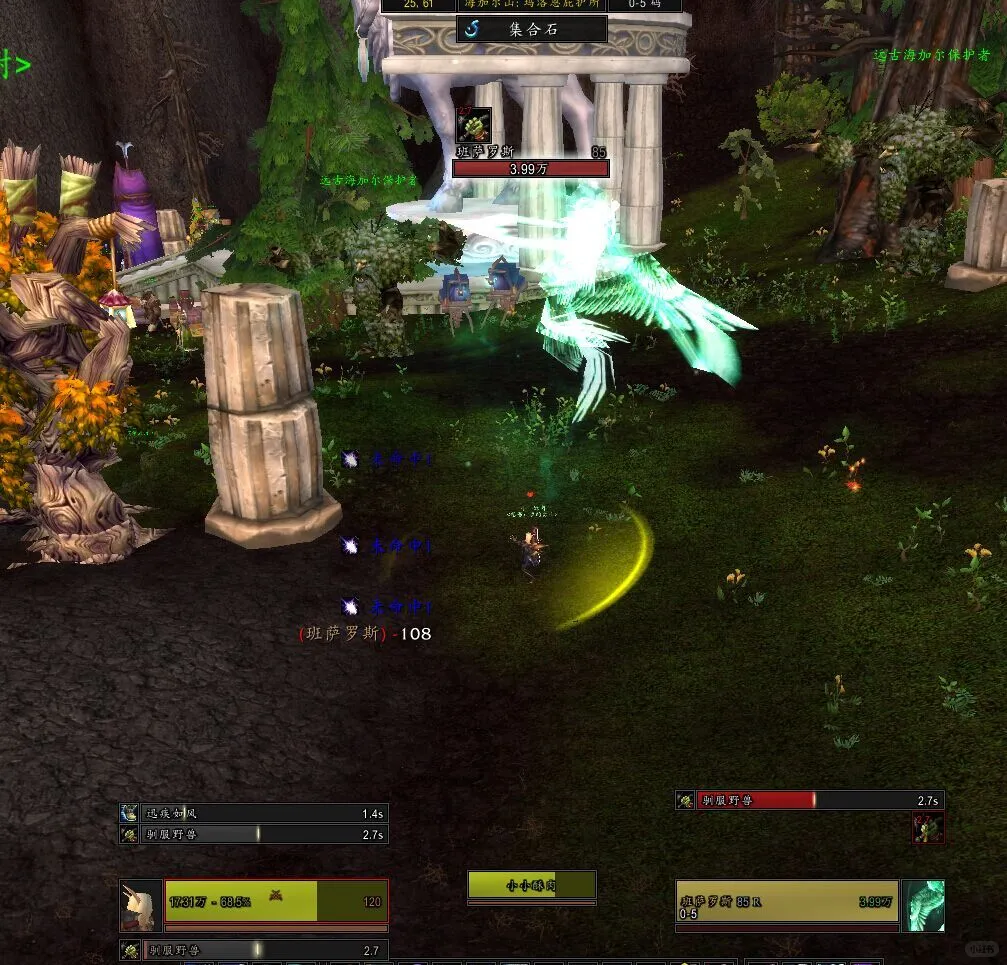
Task: Select the player character portrait
Action: click(x=140, y=905)
